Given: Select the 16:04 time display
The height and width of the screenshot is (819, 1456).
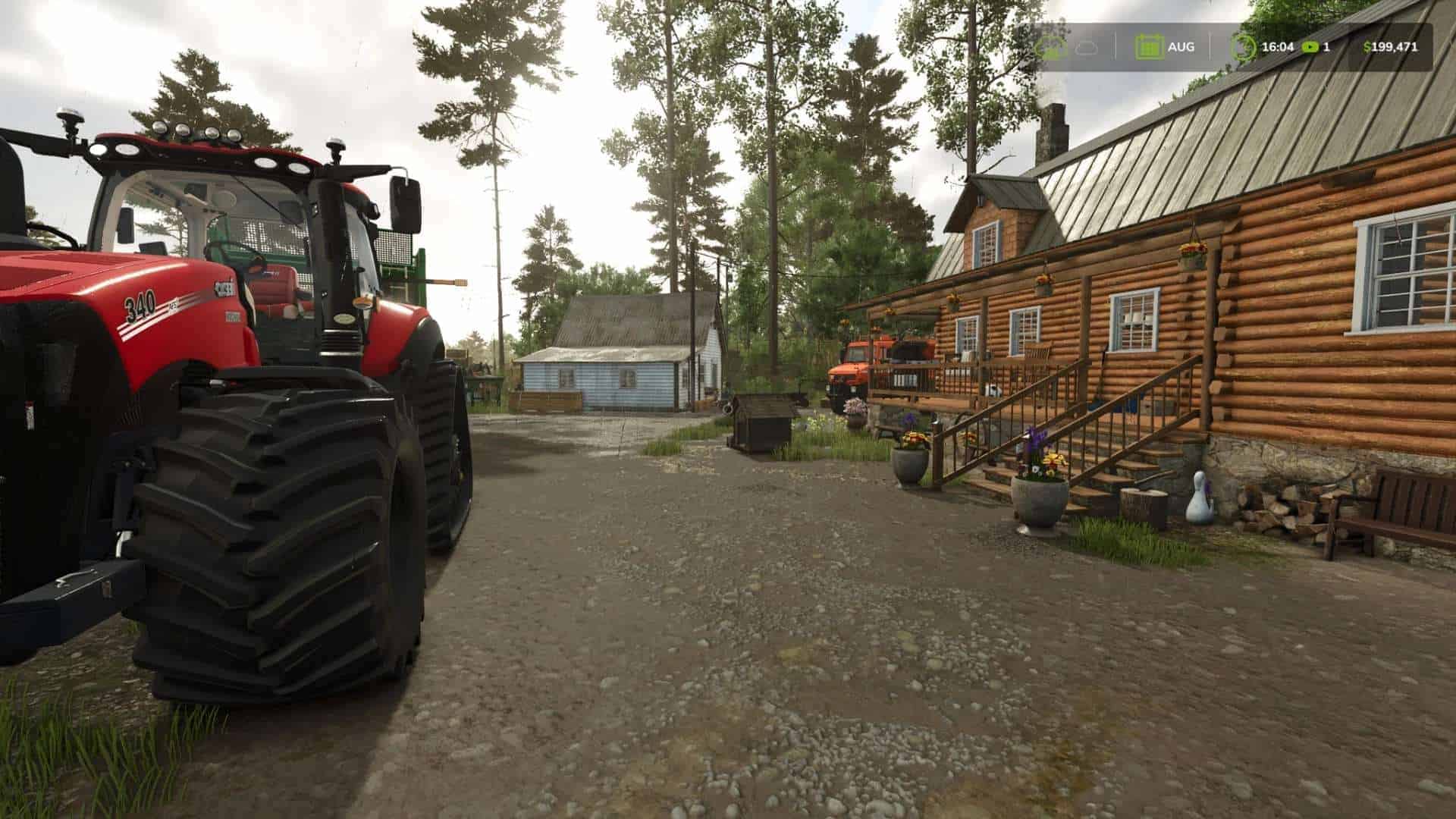Looking at the screenshot, I should point(1278,45).
